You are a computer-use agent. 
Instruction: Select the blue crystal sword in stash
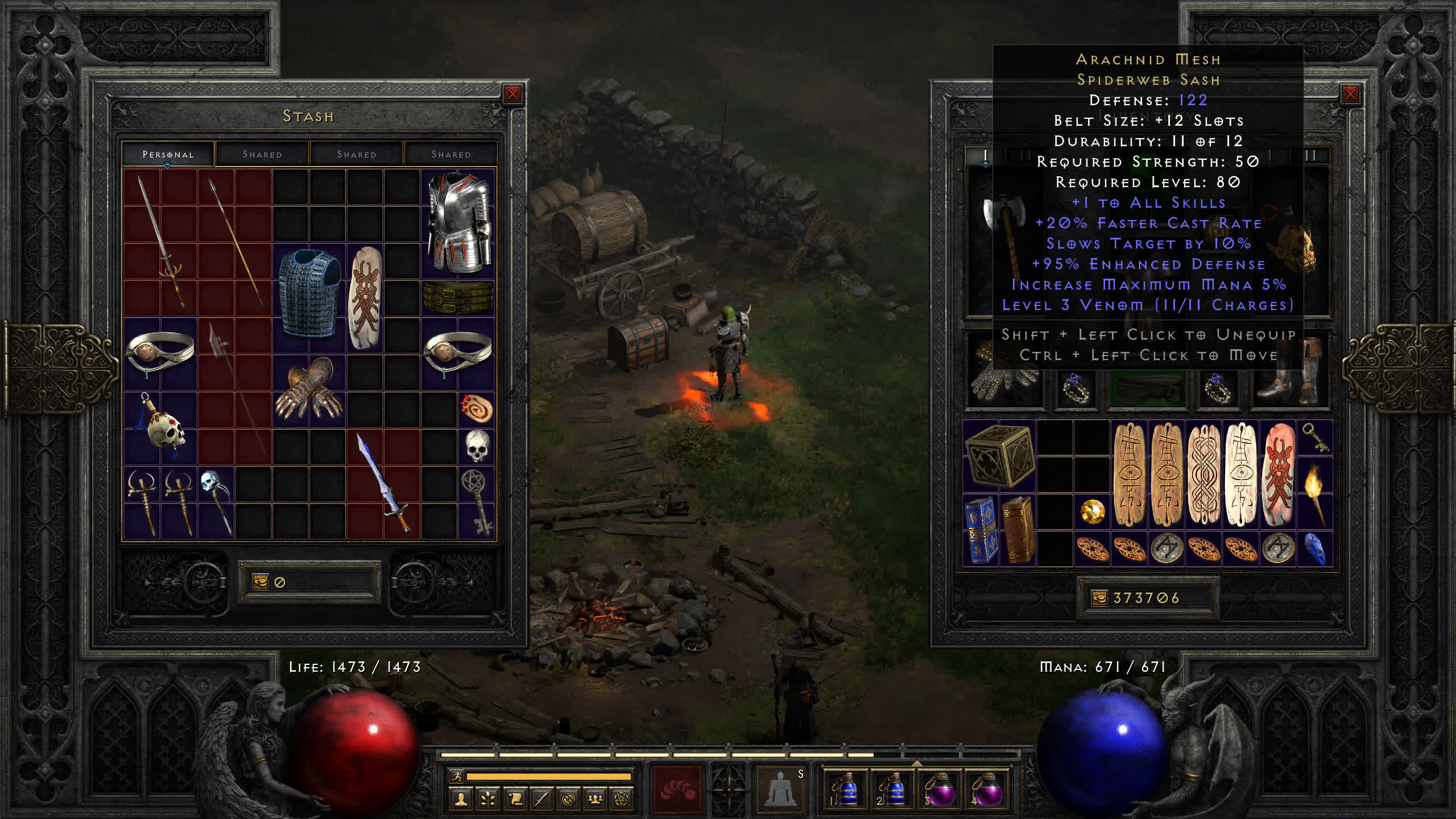click(383, 482)
